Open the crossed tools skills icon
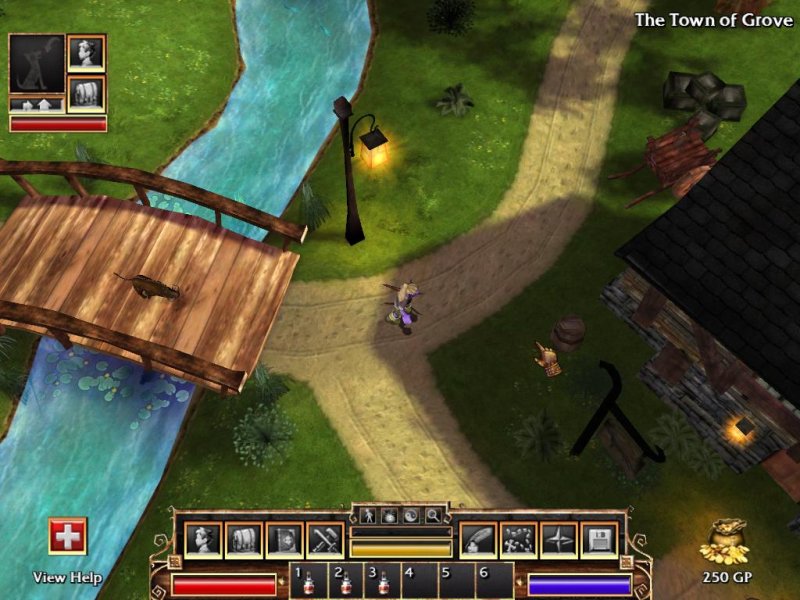 click(325, 540)
